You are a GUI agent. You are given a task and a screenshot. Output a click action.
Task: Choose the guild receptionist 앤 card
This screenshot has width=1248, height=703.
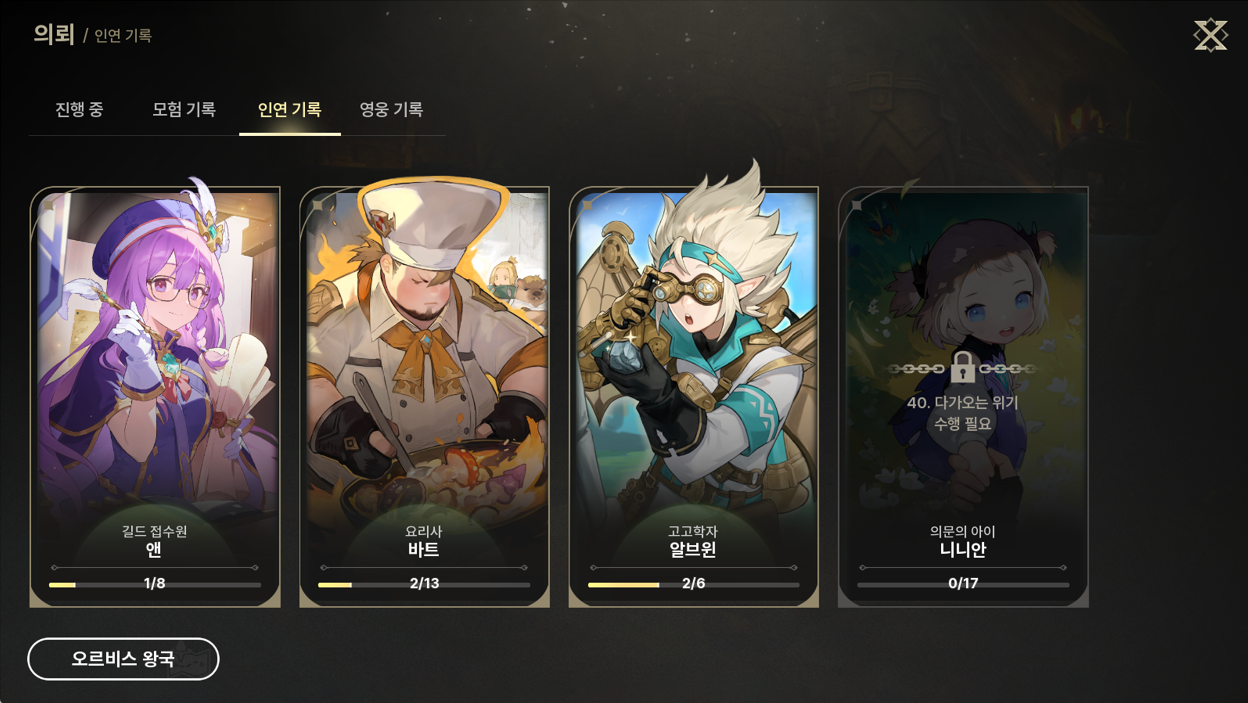[155, 397]
